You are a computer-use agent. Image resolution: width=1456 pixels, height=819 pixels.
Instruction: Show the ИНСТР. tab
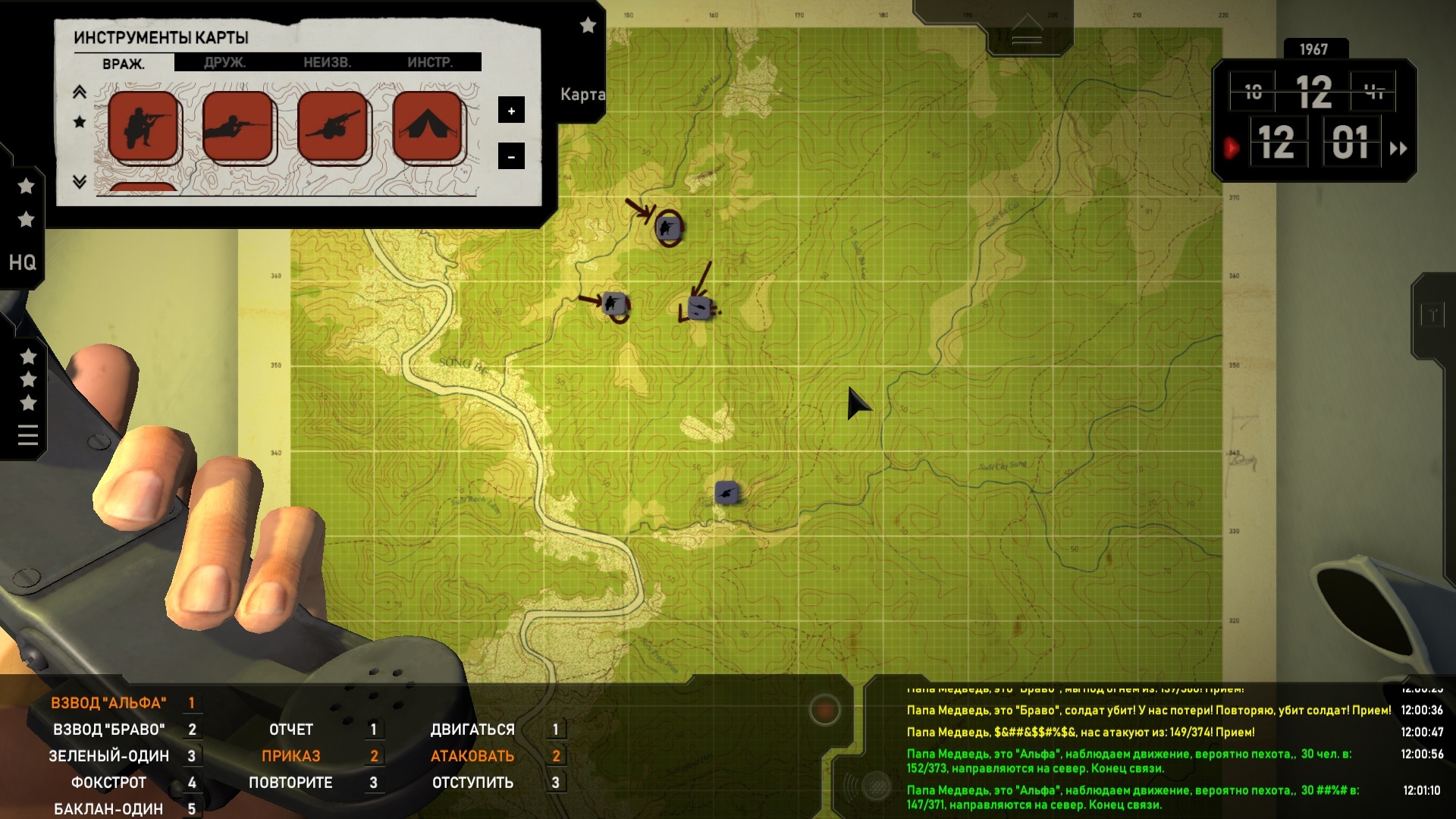[x=430, y=62]
